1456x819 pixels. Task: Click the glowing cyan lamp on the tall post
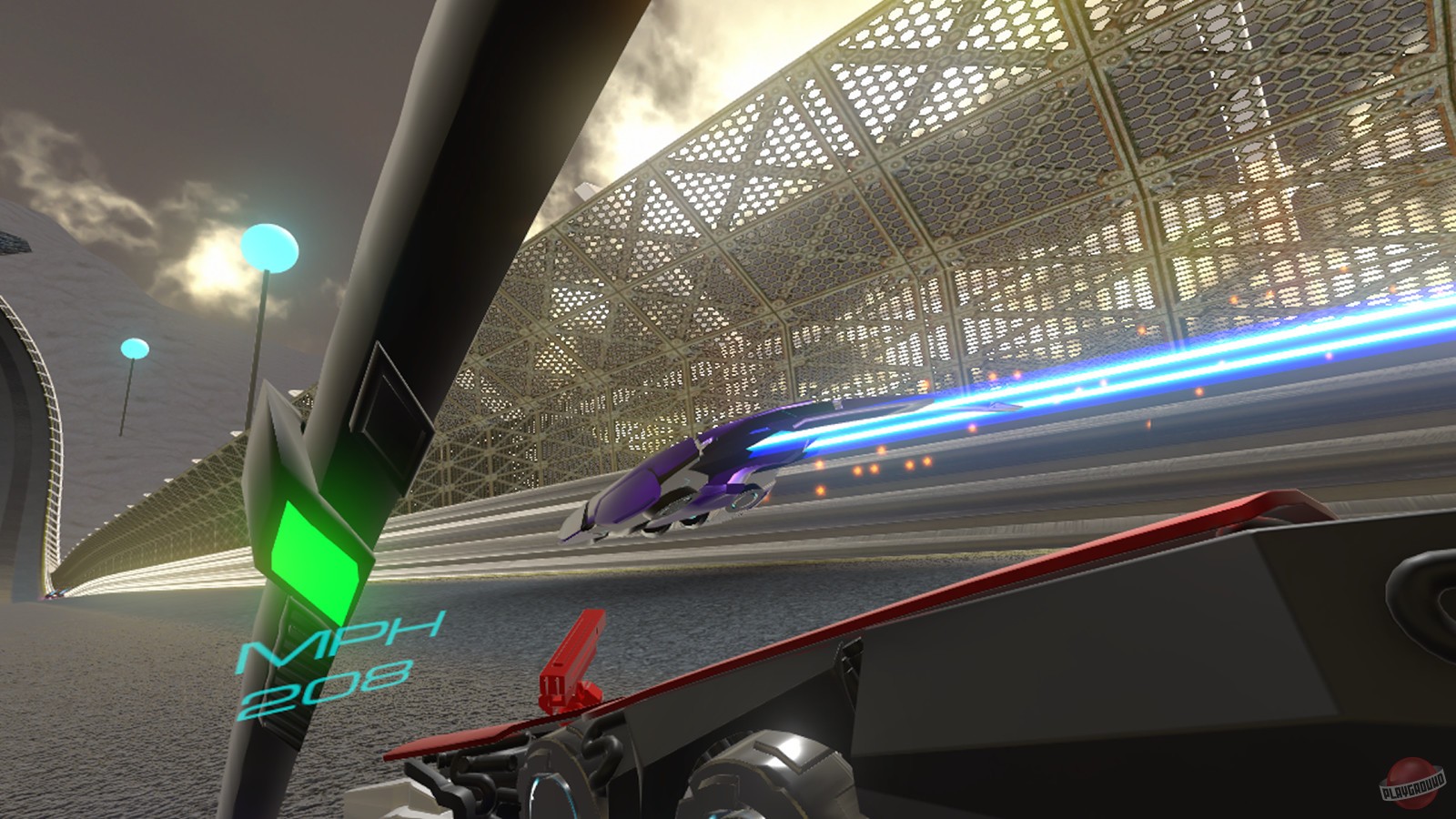(x=270, y=246)
